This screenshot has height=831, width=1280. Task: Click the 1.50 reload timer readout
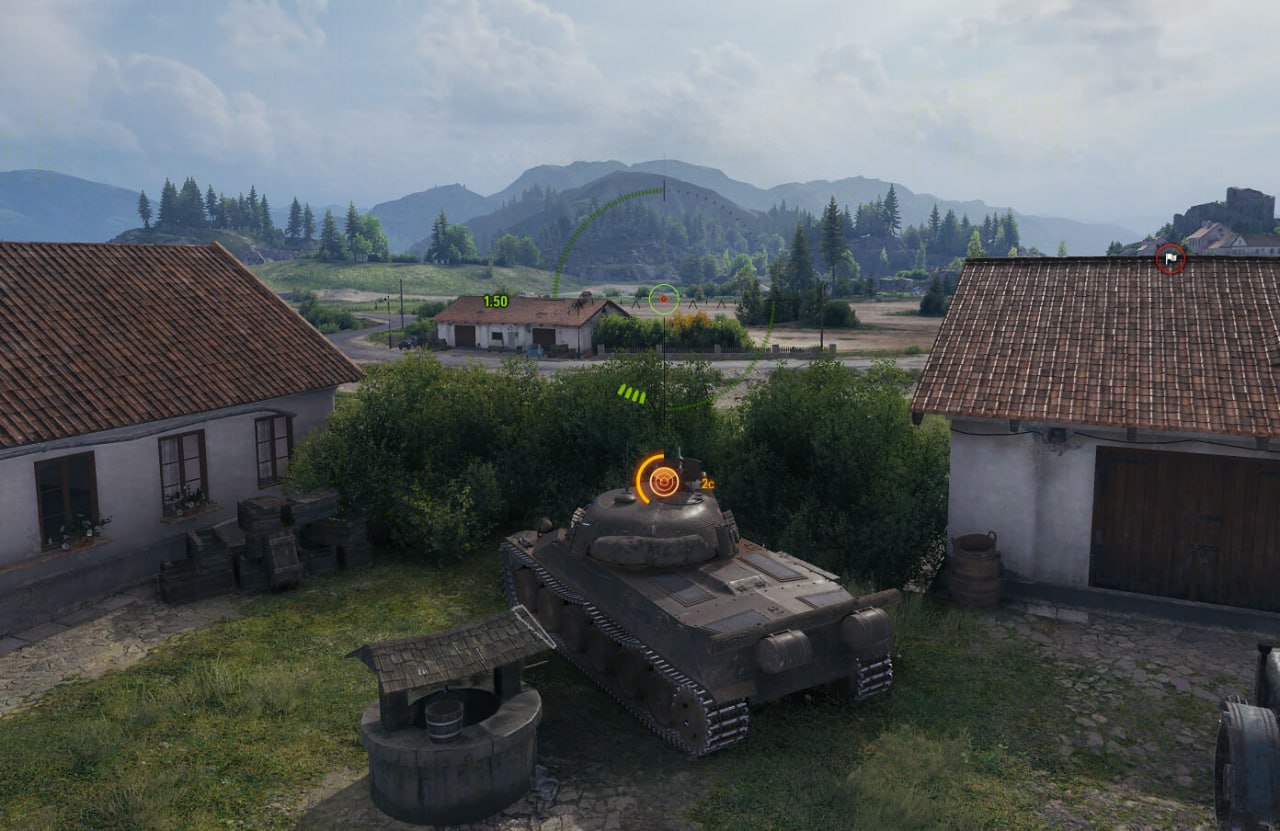click(x=494, y=298)
